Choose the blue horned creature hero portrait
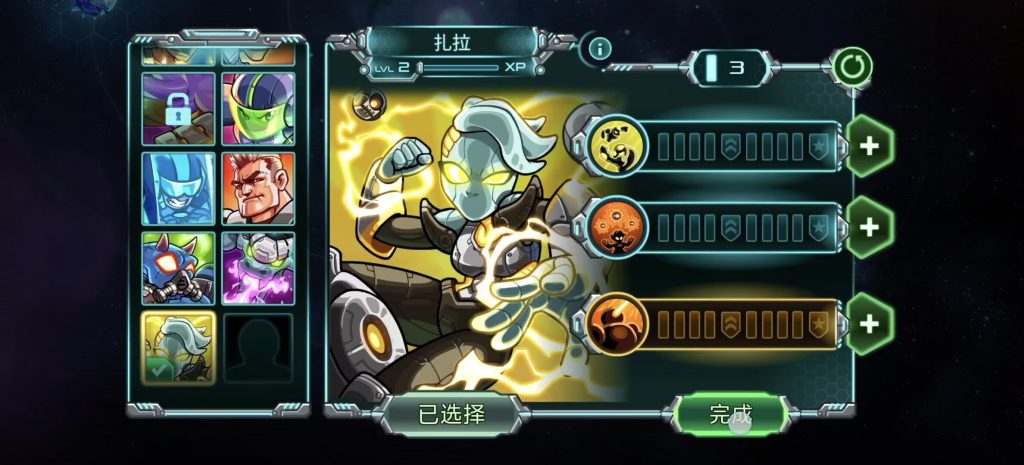Screen dimensions: 1024x465 [179, 267]
